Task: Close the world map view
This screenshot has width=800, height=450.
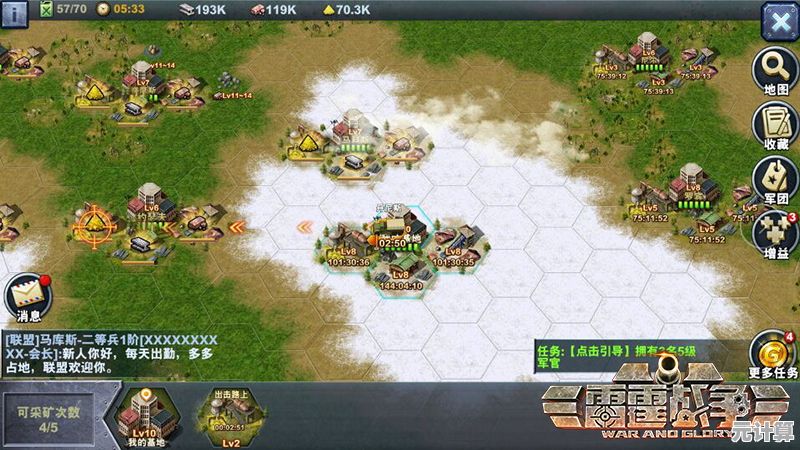Action: 778,20
